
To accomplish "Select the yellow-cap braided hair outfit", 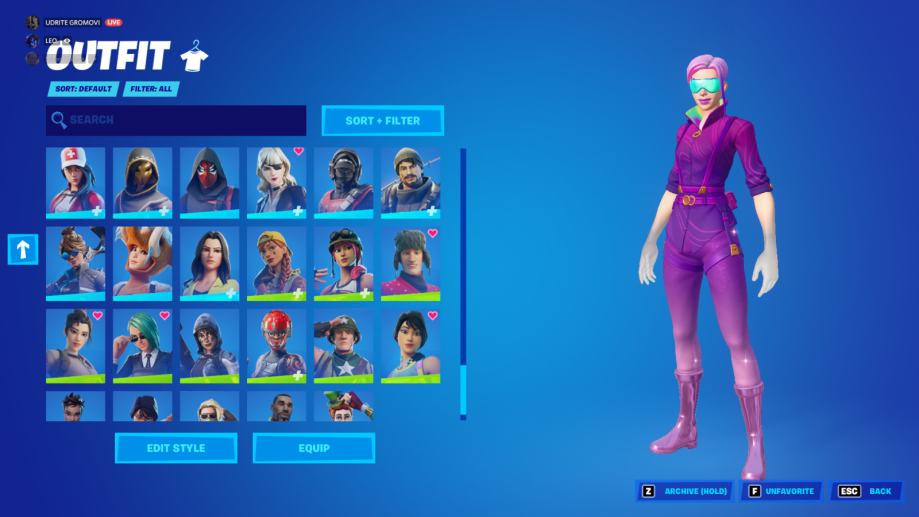I will 276,263.
